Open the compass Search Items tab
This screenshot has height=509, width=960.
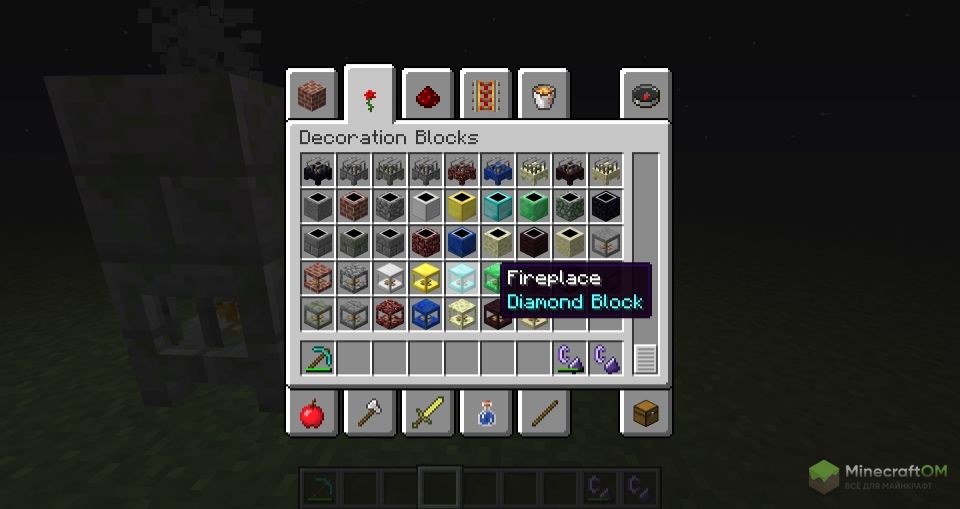point(646,96)
